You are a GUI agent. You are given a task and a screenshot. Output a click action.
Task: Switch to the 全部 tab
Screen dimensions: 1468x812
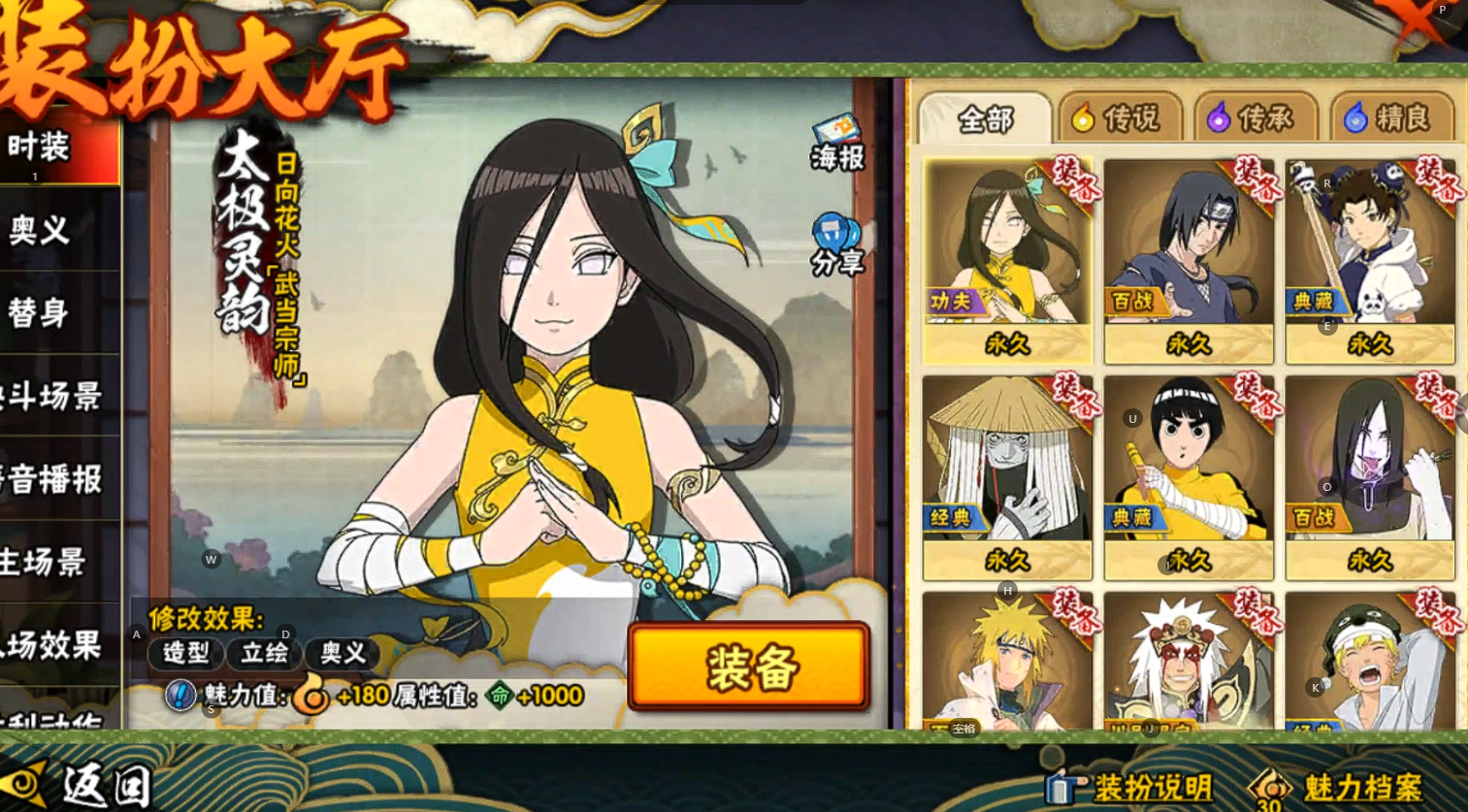(x=985, y=119)
